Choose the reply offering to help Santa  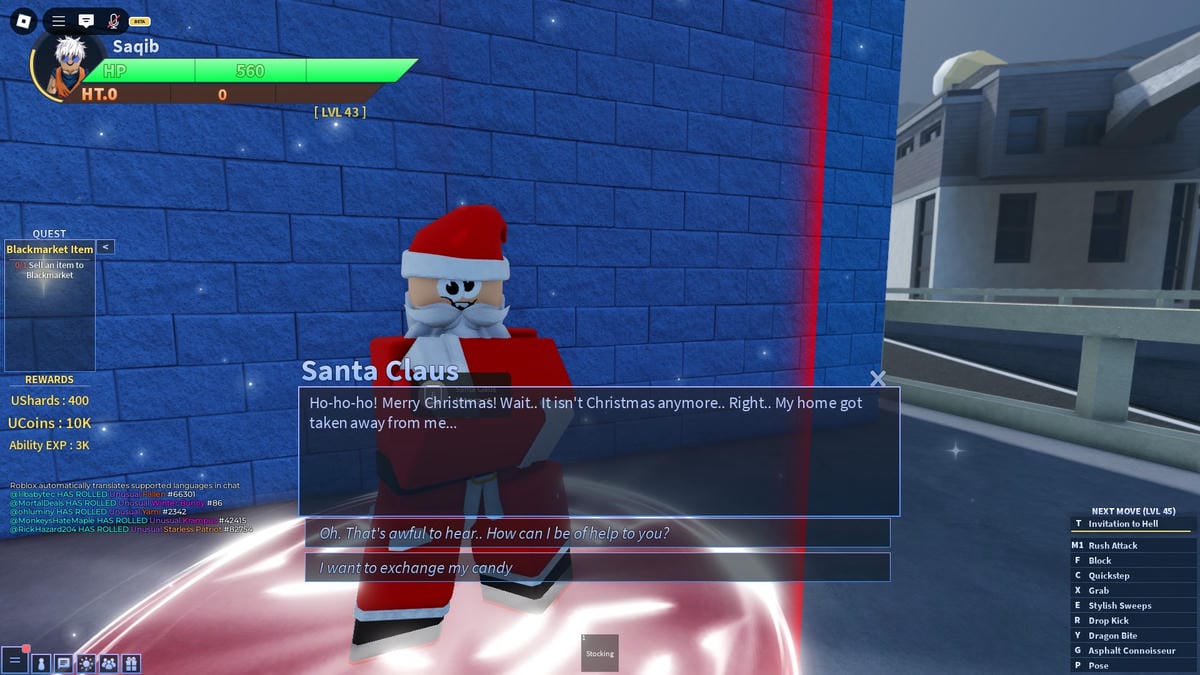pyautogui.click(x=597, y=533)
